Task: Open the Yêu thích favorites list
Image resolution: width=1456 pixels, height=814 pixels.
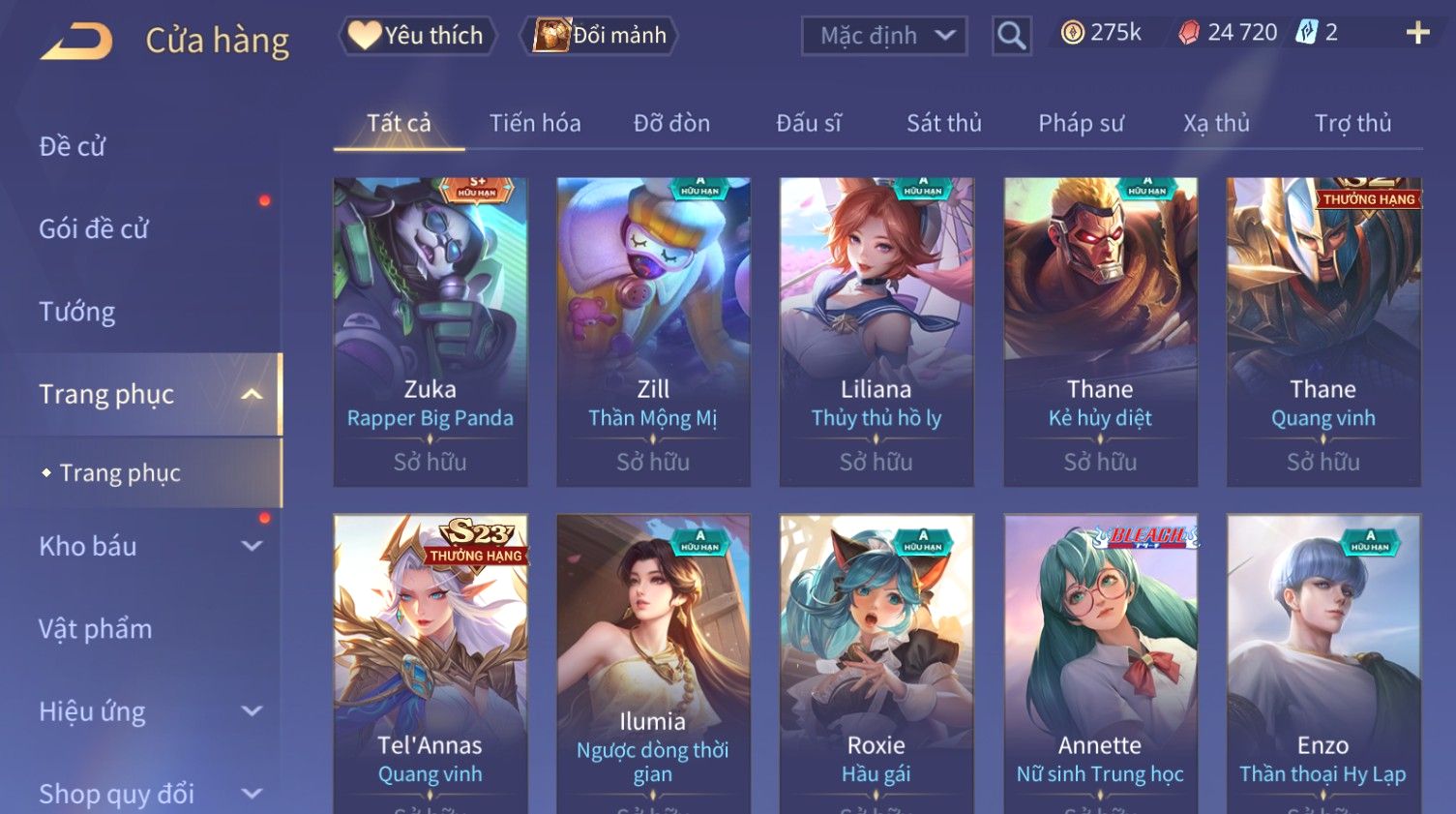Action: pos(417,36)
